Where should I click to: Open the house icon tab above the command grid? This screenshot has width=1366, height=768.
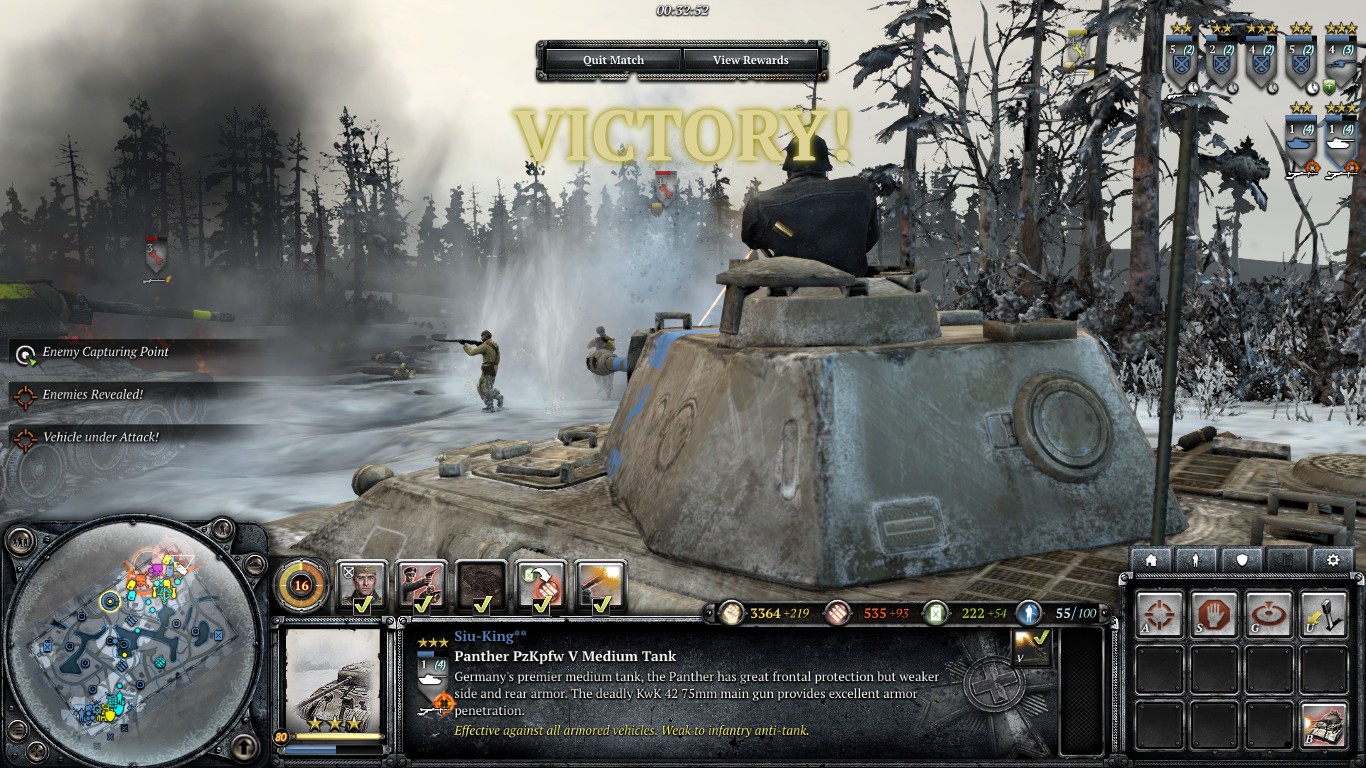tap(1151, 560)
